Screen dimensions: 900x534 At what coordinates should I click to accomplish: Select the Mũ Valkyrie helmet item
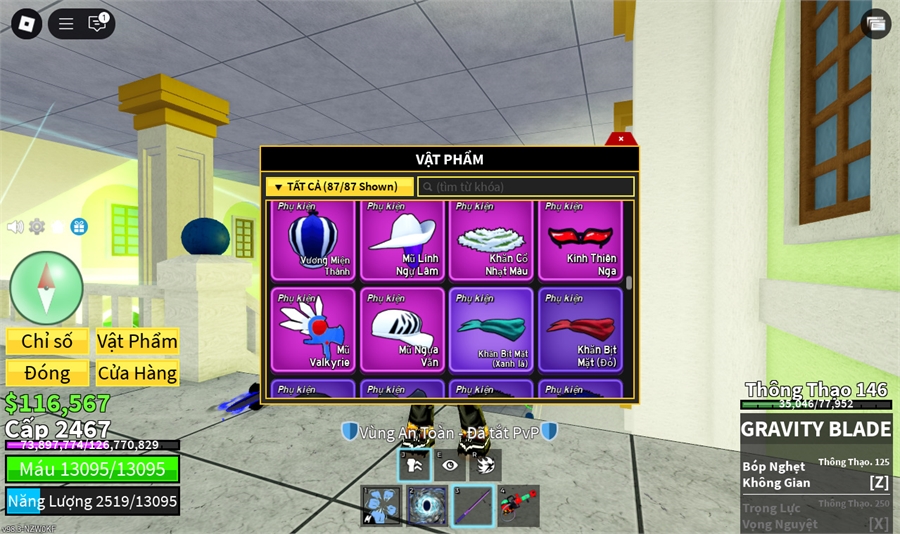pyautogui.click(x=313, y=330)
